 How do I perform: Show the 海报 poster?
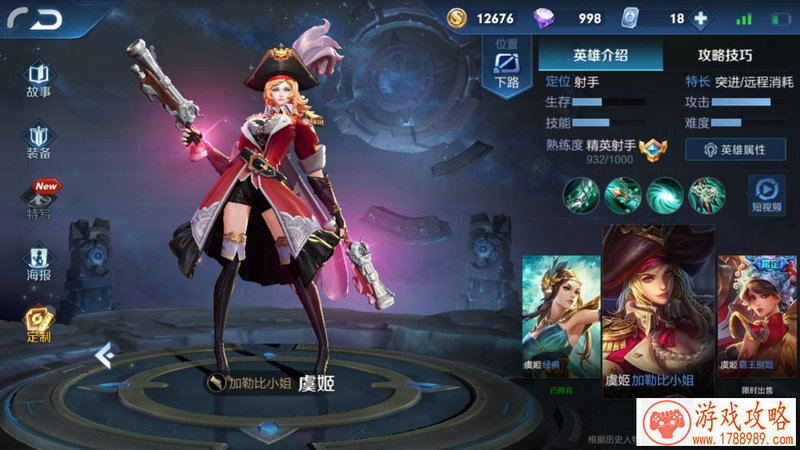click(x=39, y=260)
